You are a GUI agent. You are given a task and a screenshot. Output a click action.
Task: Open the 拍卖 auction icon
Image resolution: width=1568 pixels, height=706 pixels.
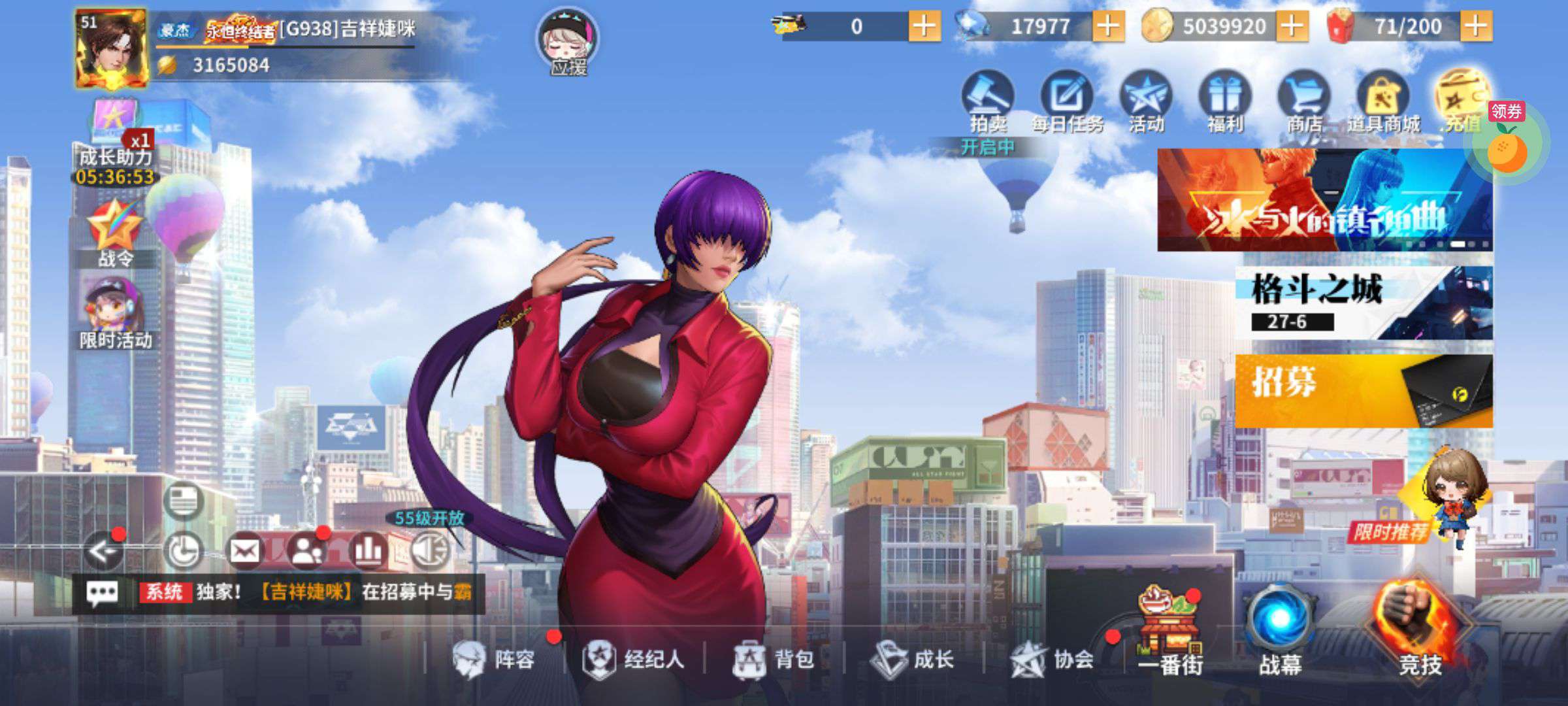[x=988, y=103]
